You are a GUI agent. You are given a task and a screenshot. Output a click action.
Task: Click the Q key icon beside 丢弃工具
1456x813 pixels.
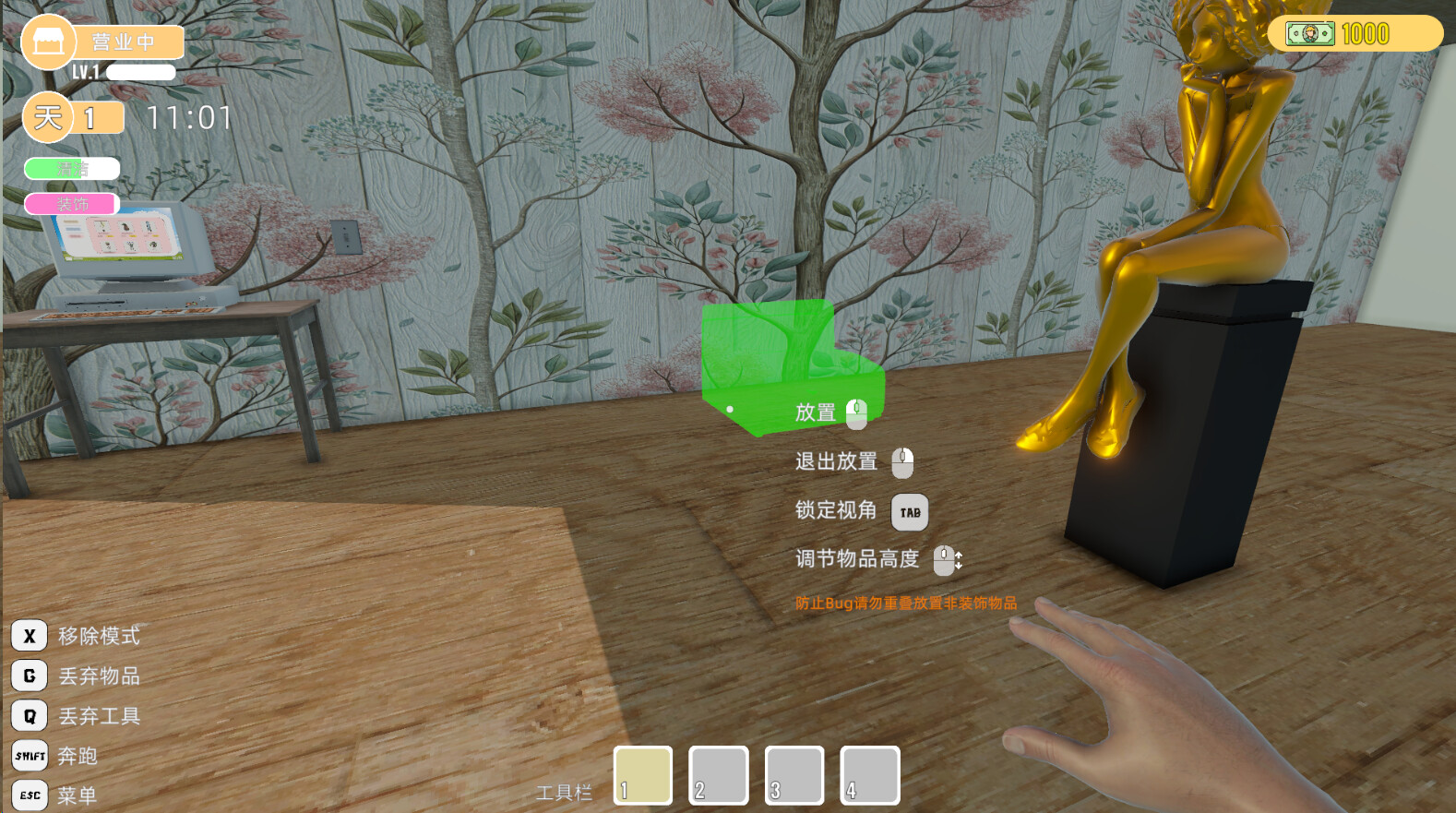[x=29, y=715]
